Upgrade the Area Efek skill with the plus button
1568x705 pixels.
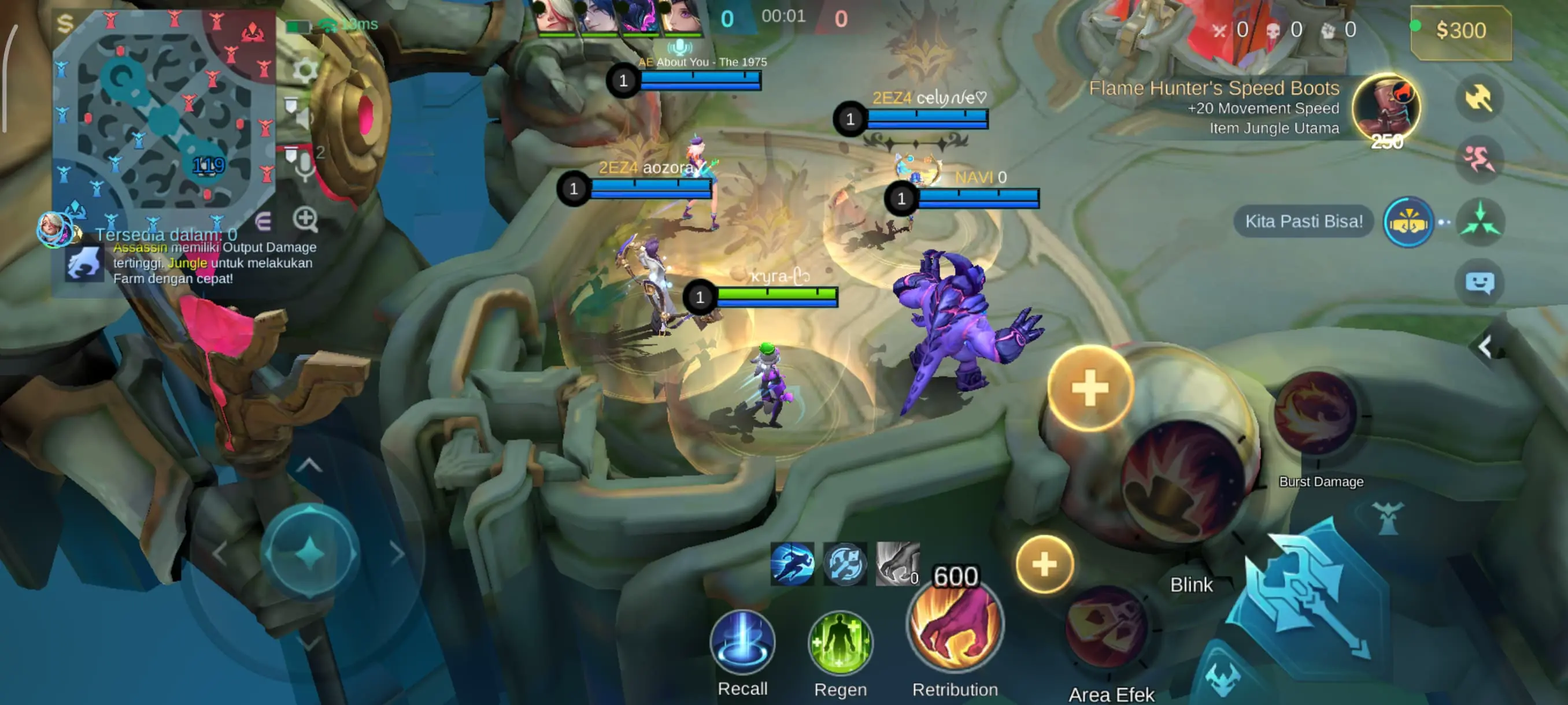pos(1044,565)
